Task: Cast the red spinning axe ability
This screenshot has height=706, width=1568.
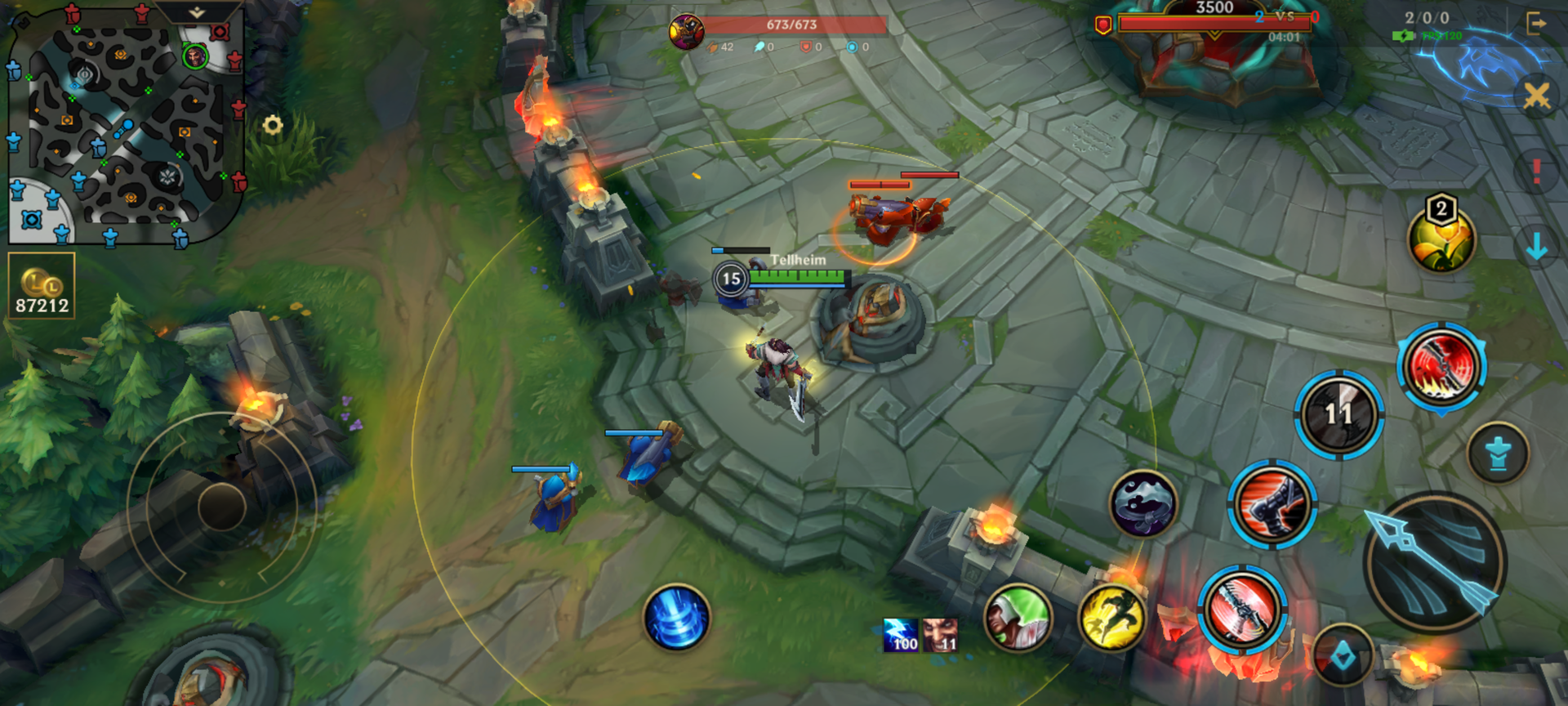Action: pyautogui.click(x=1242, y=610)
